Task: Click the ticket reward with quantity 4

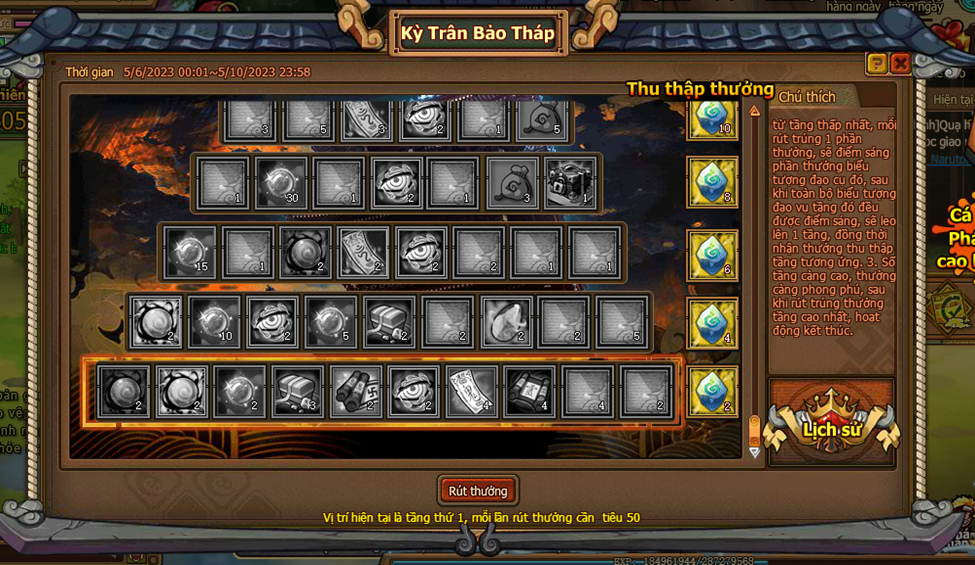Action: (x=471, y=391)
